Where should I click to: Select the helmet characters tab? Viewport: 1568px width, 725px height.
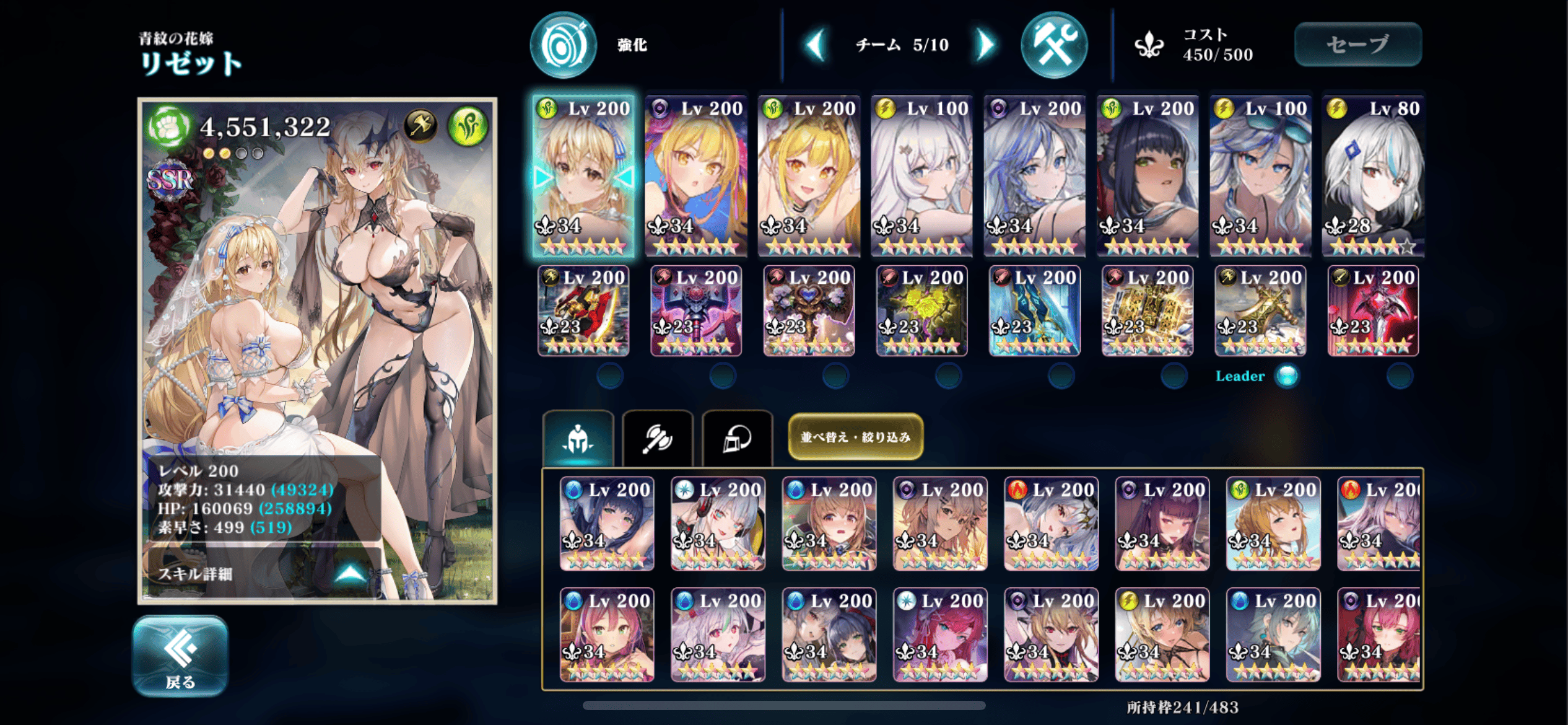click(578, 439)
